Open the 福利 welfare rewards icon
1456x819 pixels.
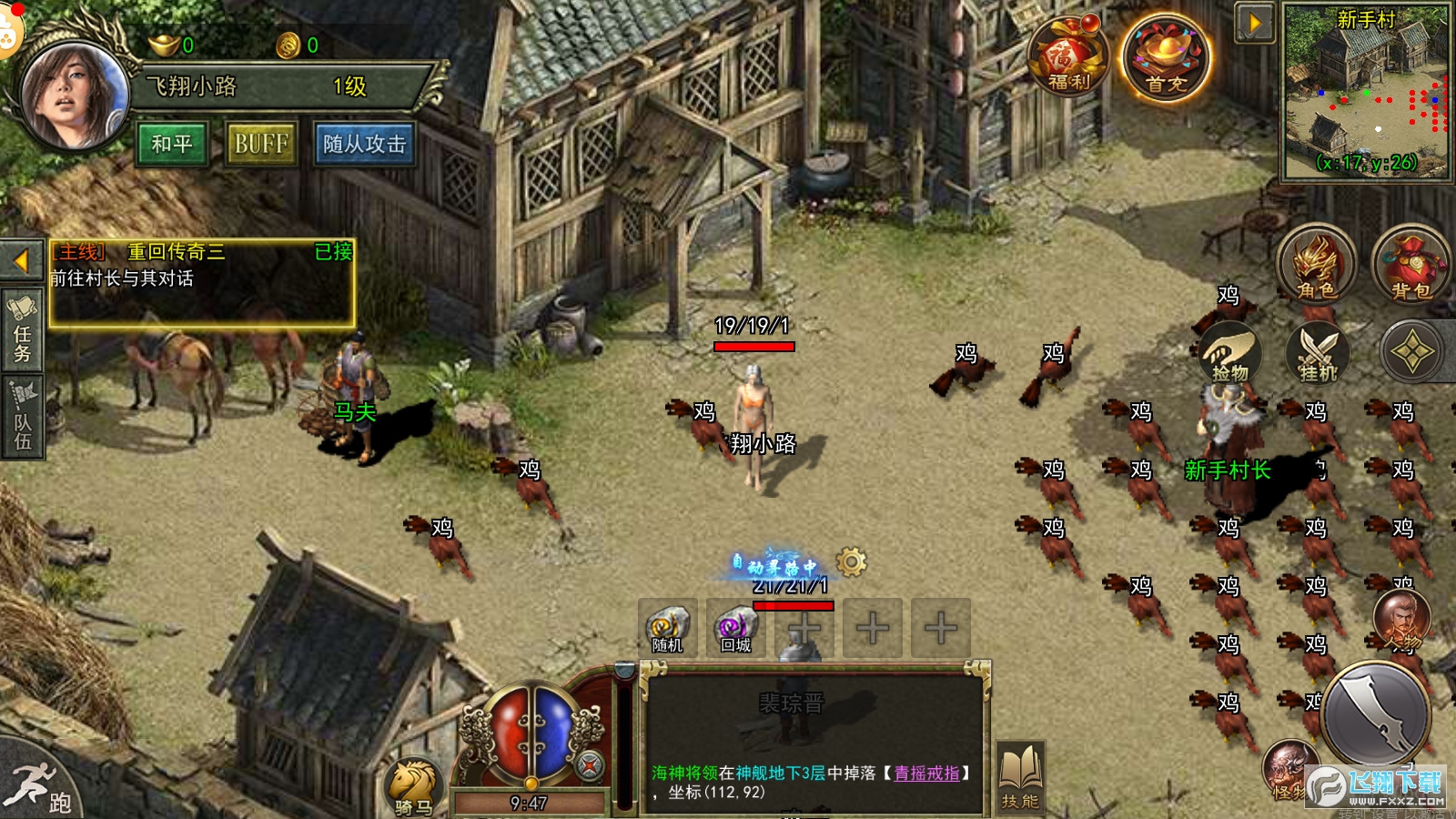(1069, 55)
